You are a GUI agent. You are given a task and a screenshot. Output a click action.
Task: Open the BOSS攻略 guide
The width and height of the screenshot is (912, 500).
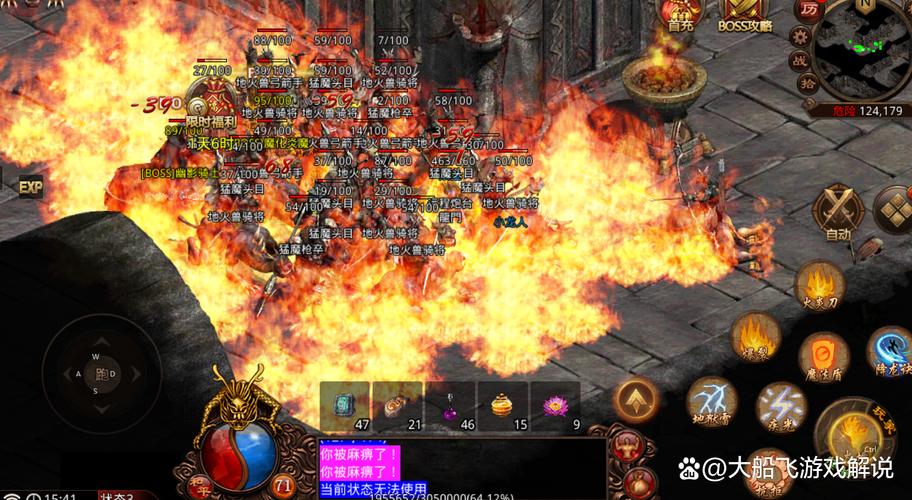746,12
